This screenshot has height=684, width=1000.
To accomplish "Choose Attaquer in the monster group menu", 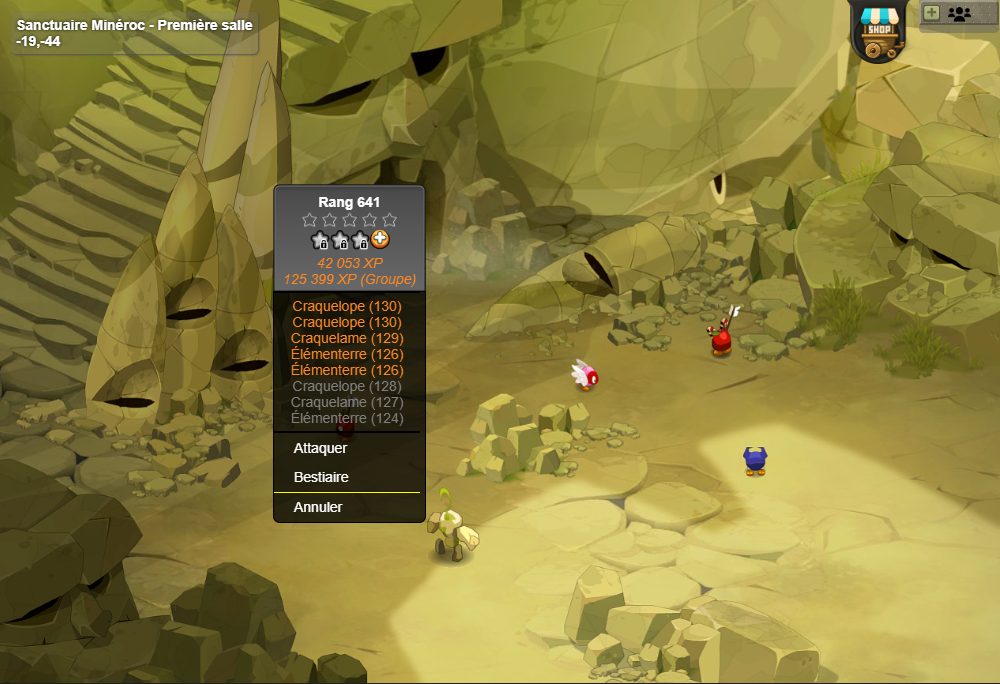I will [320, 448].
